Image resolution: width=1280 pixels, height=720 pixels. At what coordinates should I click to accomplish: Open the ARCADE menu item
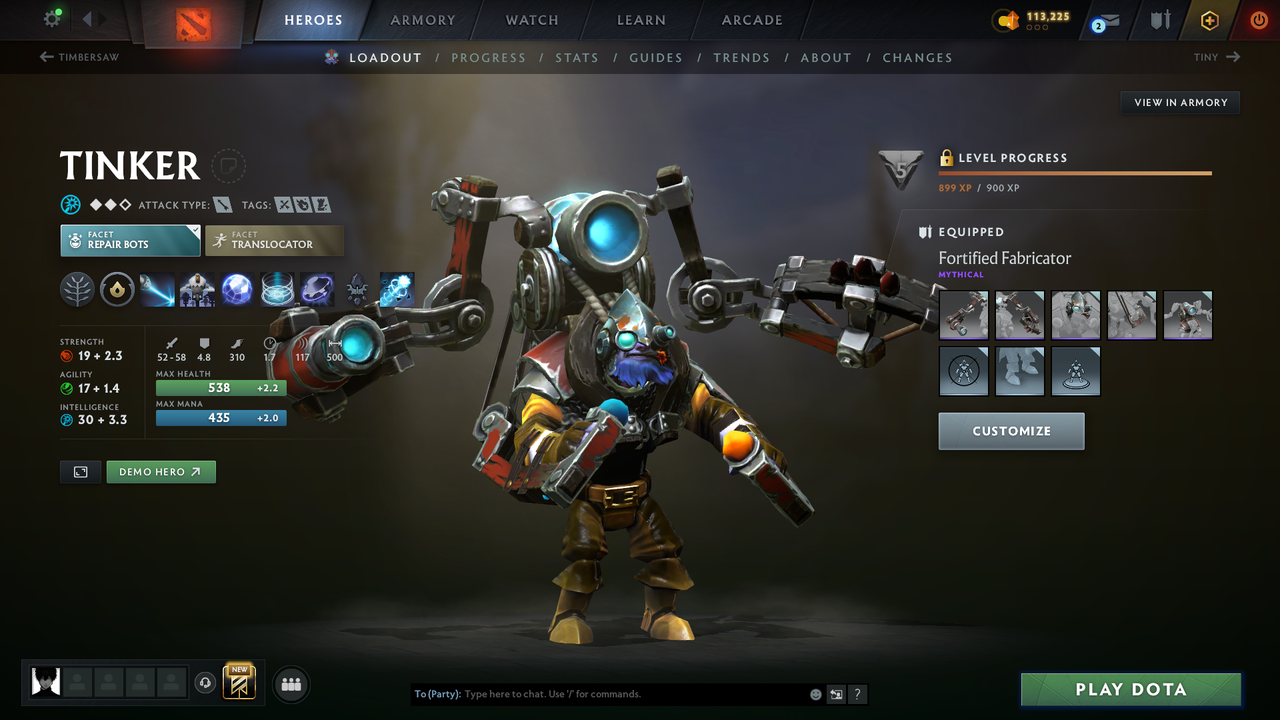click(751, 19)
